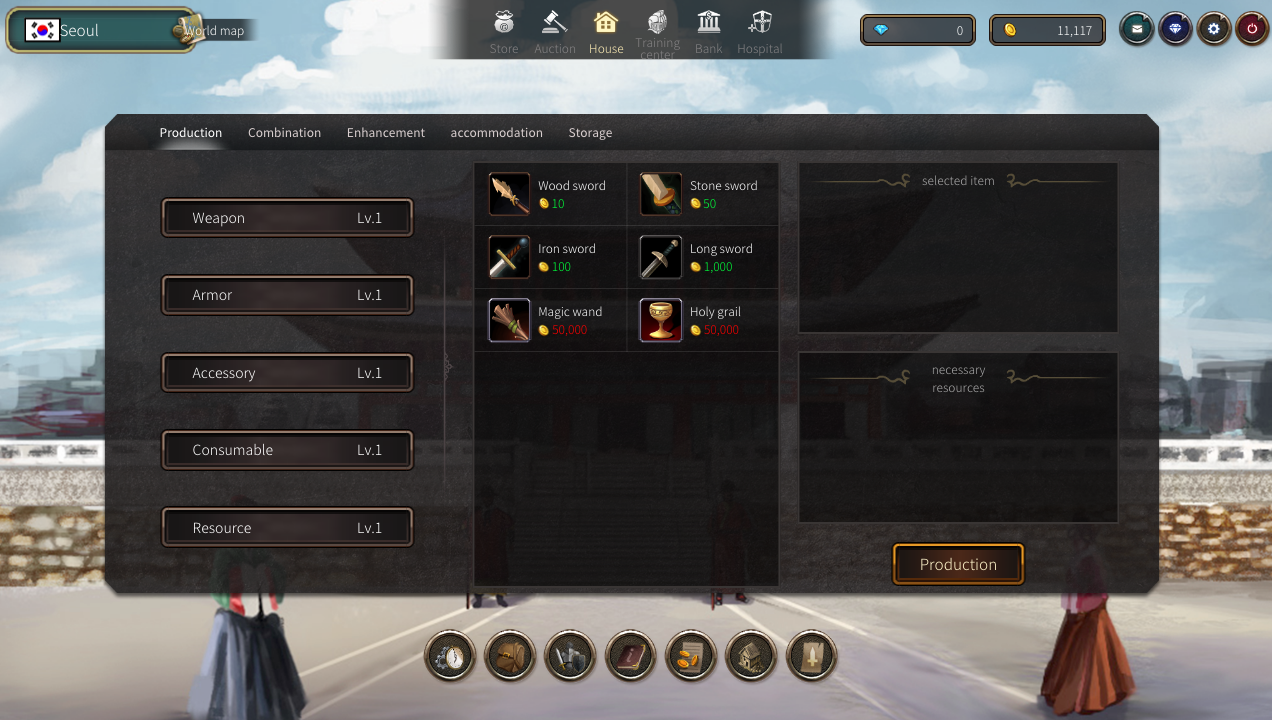Switch to the Combination tab
This screenshot has height=720, width=1272.
(284, 133)
